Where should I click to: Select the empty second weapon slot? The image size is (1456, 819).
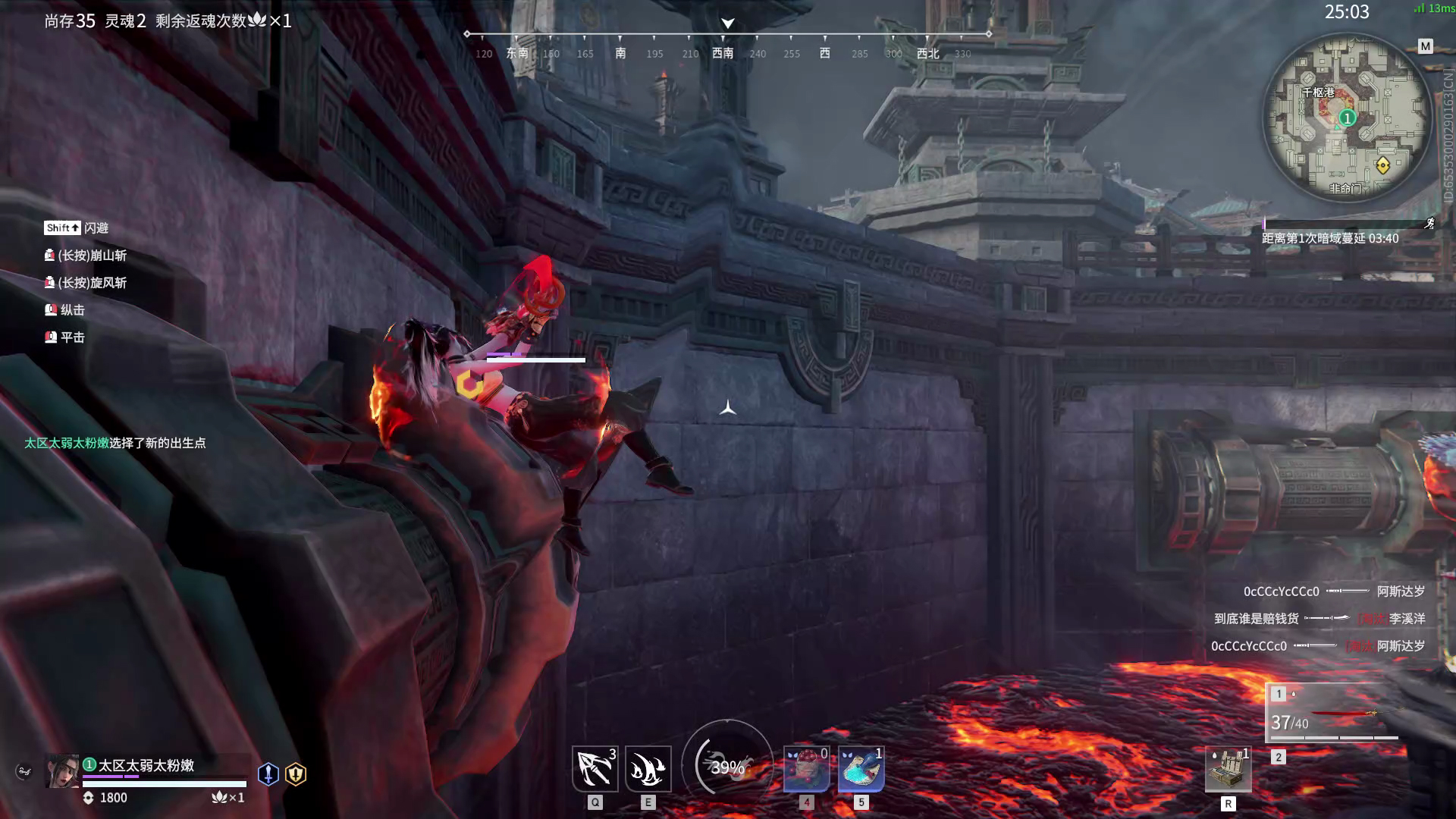click(x=1279, y=757)
